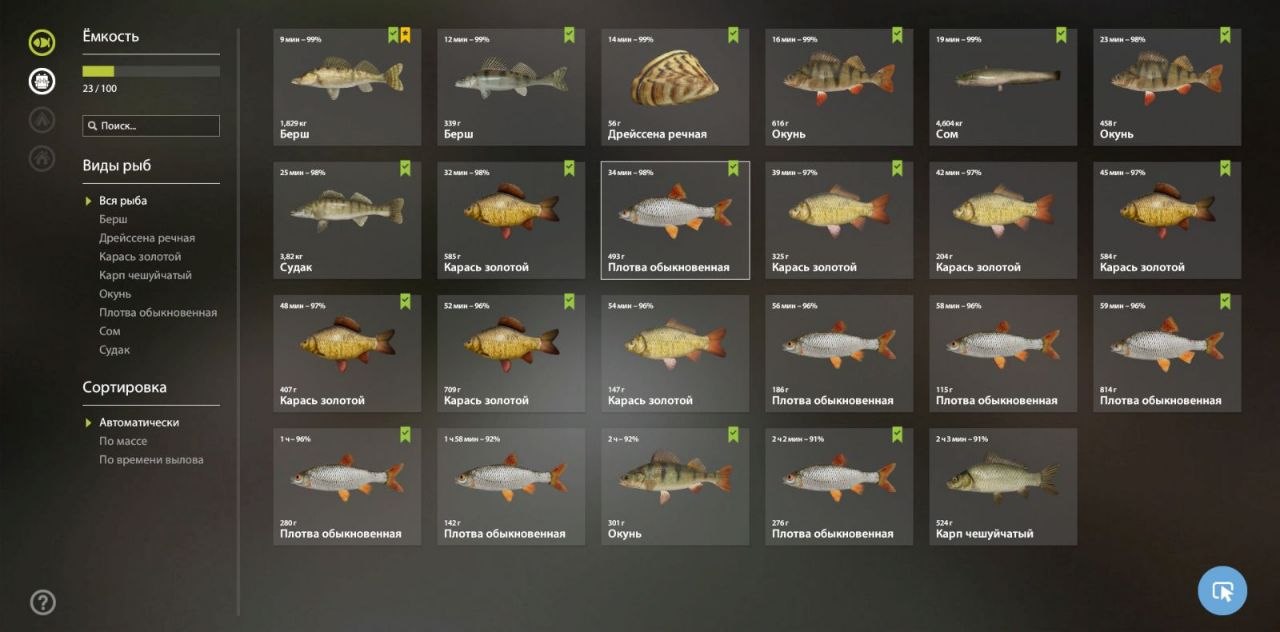Choose the 3,82 kg Судак card
Viewport: 1280px width, 632px height.
347,220
